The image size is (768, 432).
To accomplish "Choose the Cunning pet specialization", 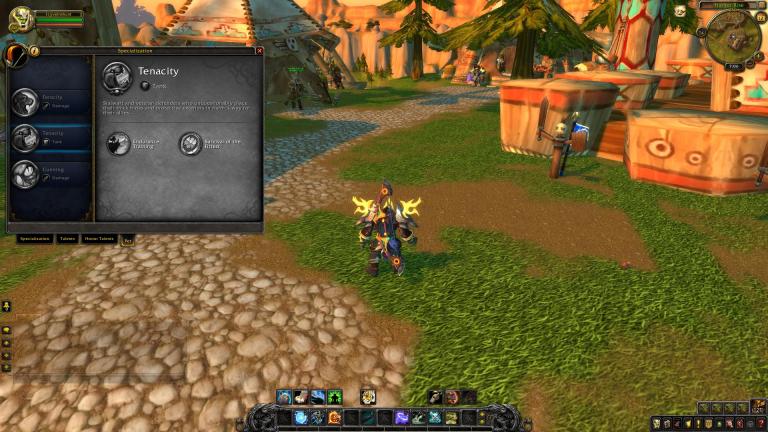I will pyautogui.click(x=50, y=173).
